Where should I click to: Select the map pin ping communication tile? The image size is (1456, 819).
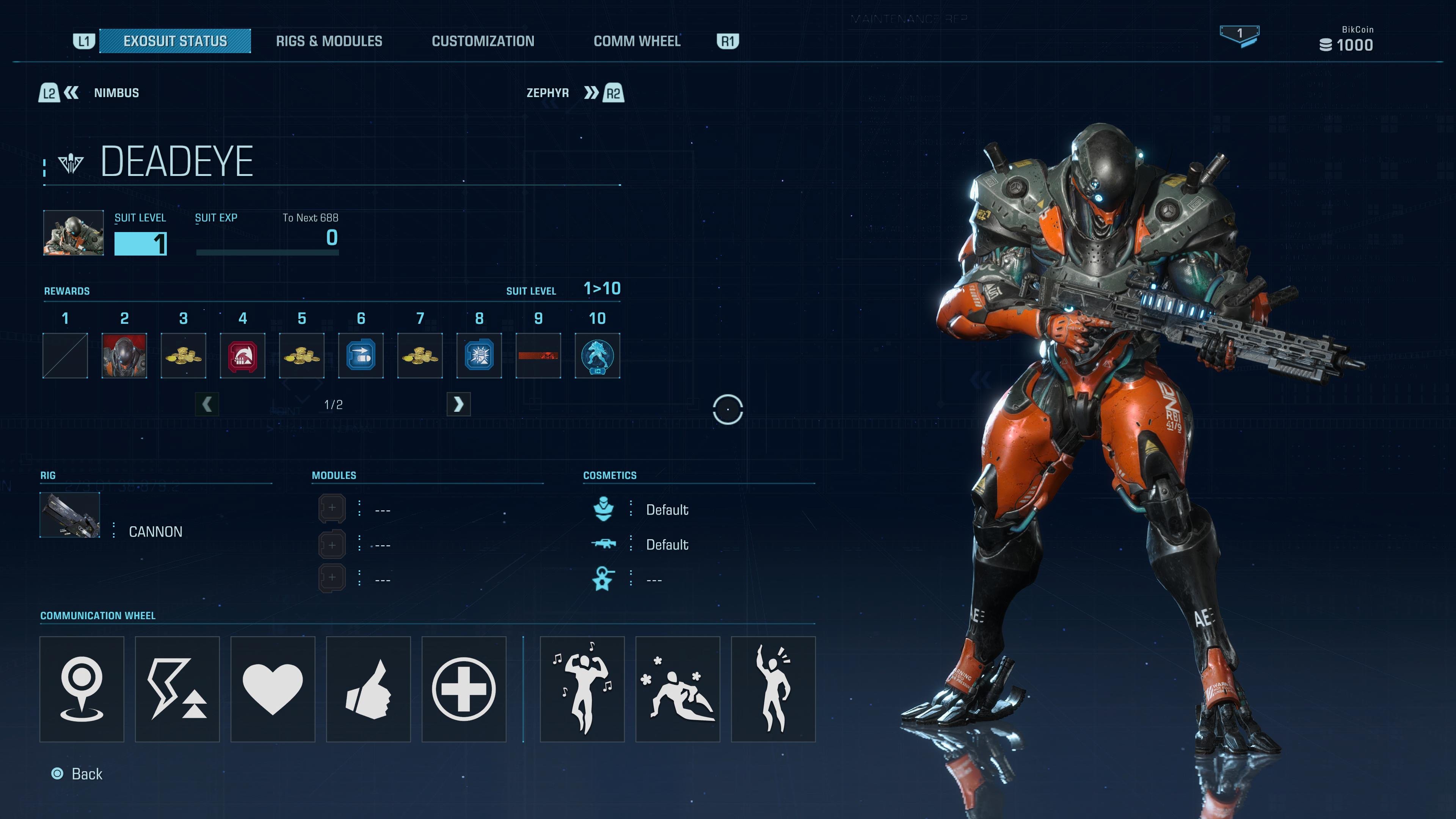(x=82, y=689)
